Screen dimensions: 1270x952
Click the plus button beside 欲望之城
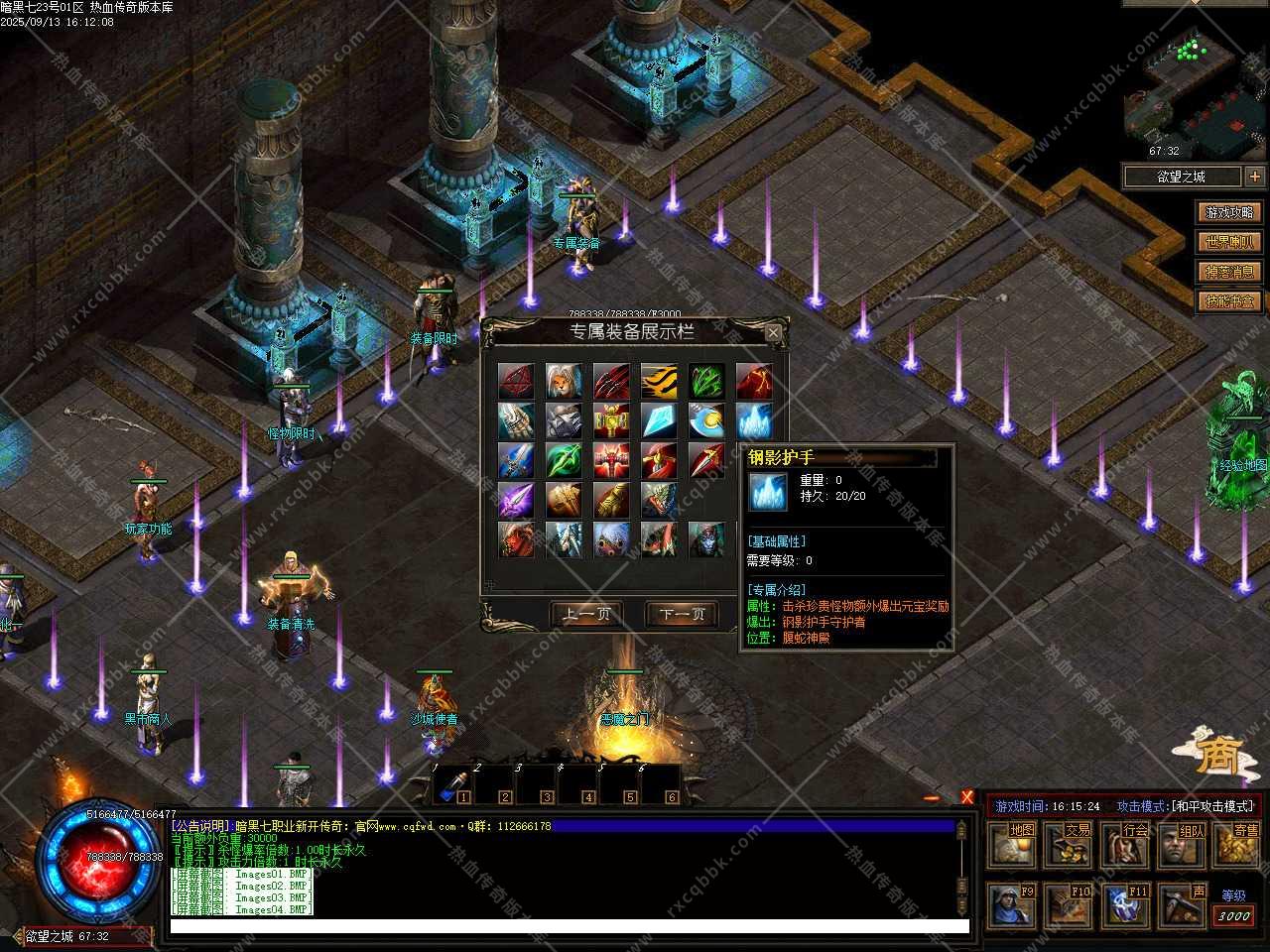[1255, 177]
